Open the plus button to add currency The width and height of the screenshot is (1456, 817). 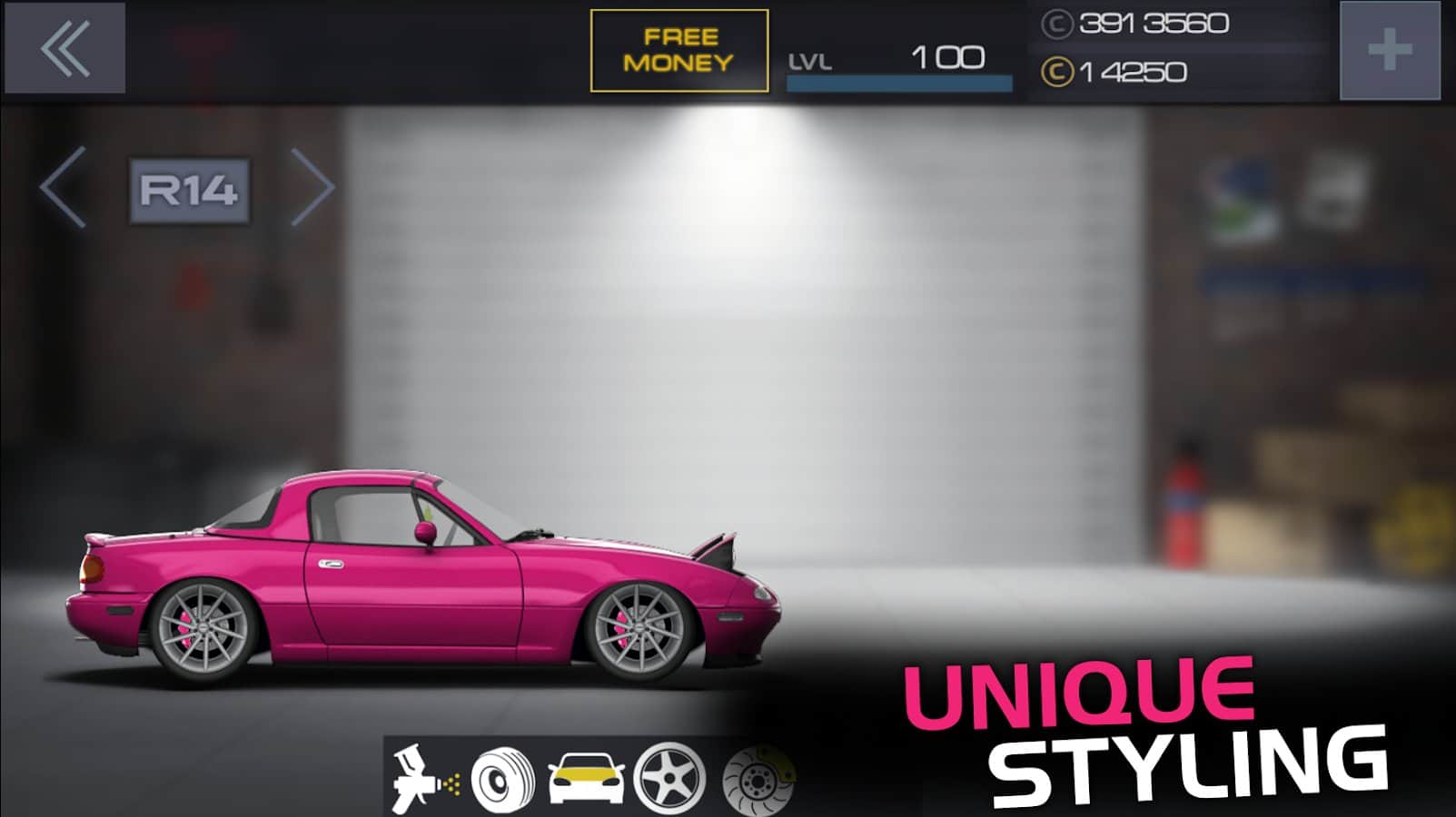coord(1389,51)
